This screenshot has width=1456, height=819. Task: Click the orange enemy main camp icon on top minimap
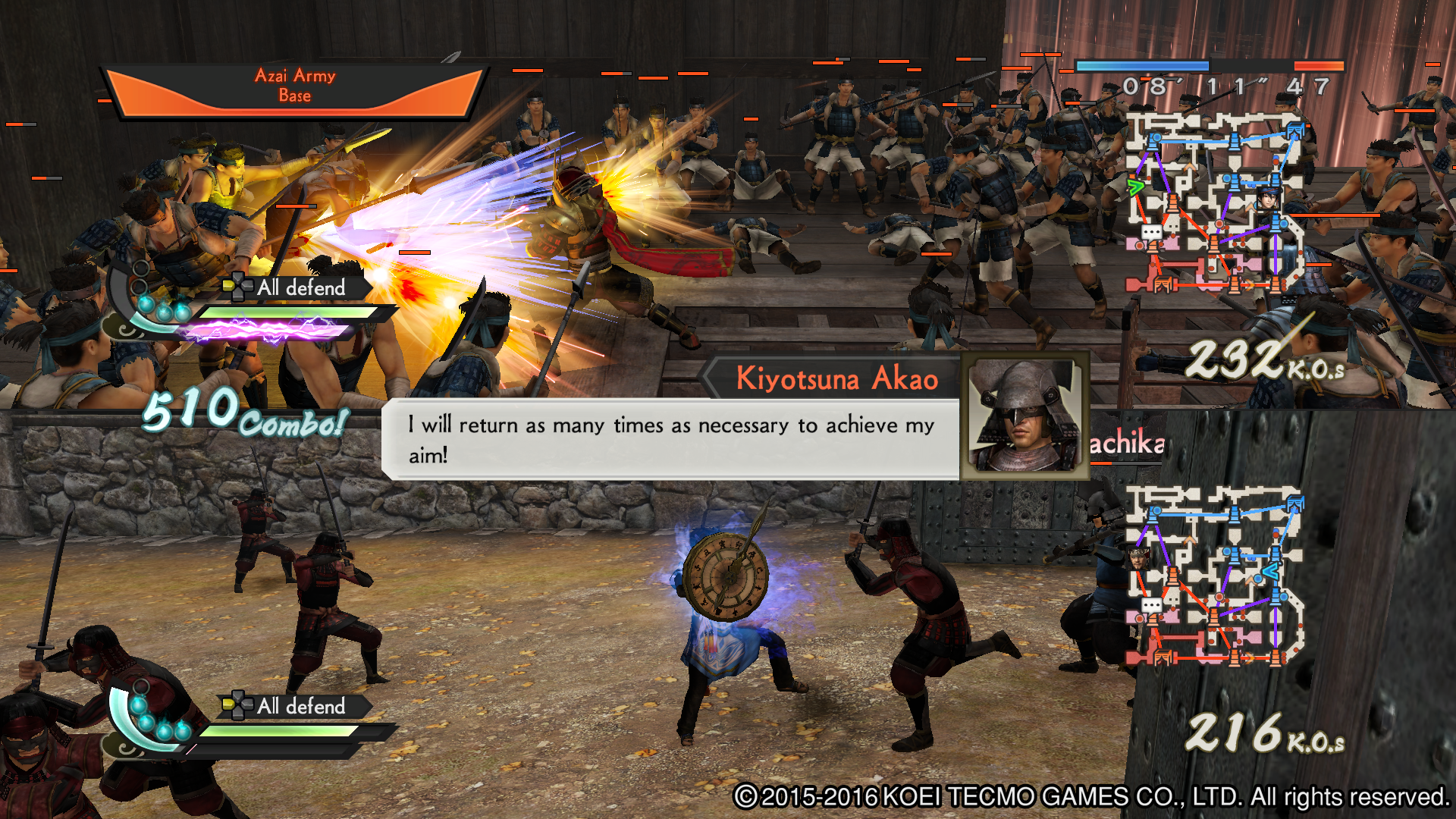(x=1162, y=284)
